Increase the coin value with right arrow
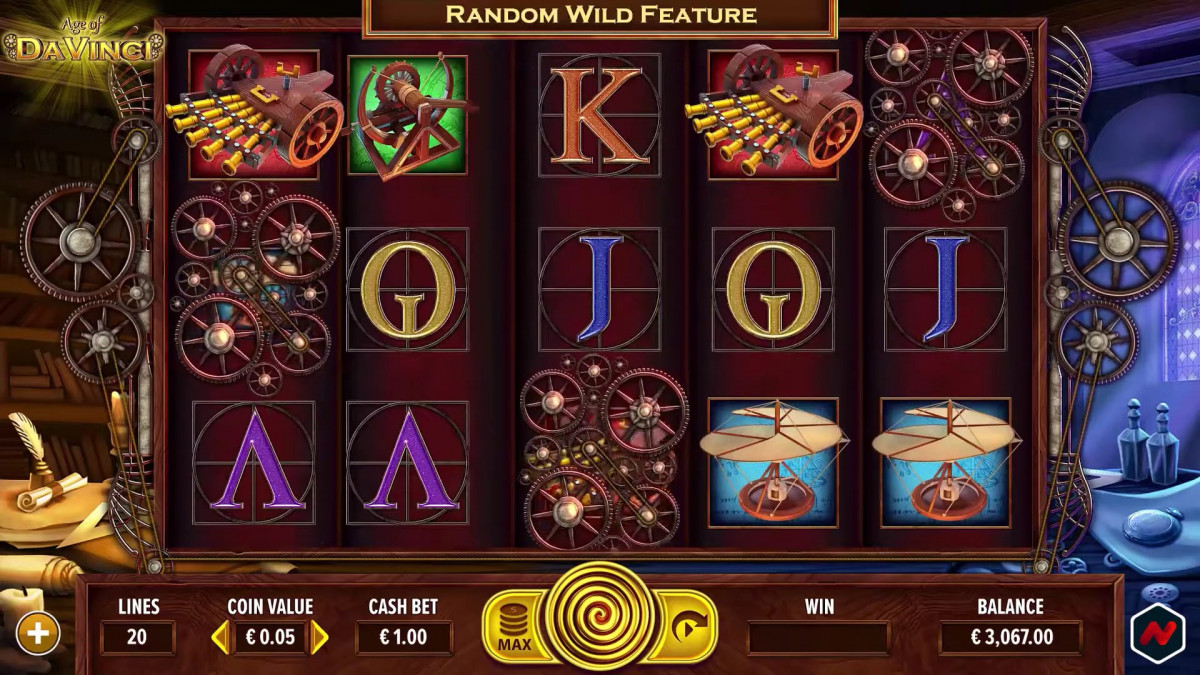 [x=320, y=637]
